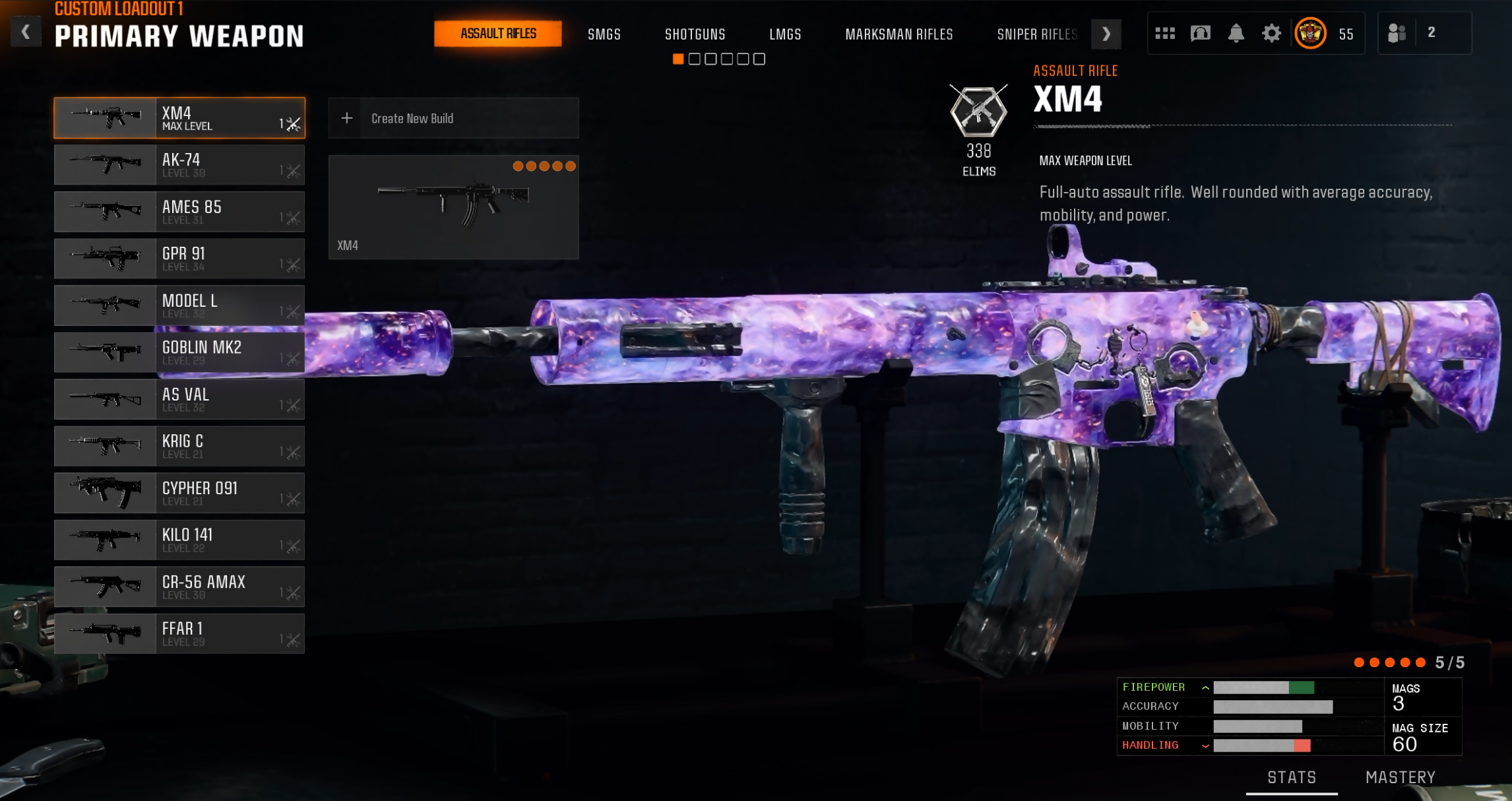The width and height of the screenshot is (1512, 801).
Task: Open the settings gear icon
Action: (1271, 33)
